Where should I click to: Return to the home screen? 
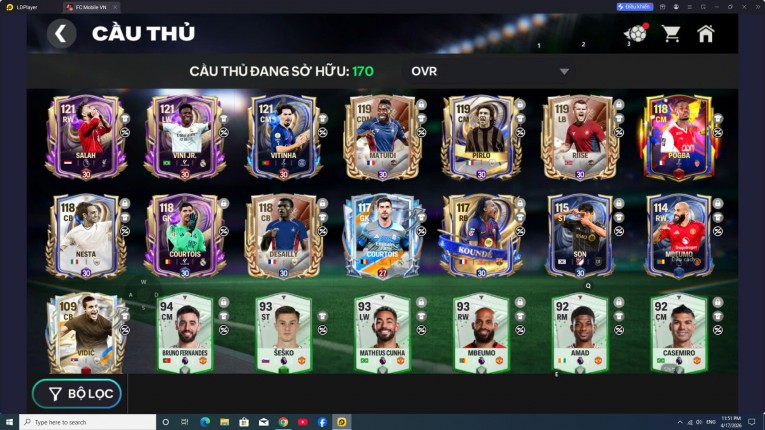[706, 34]
